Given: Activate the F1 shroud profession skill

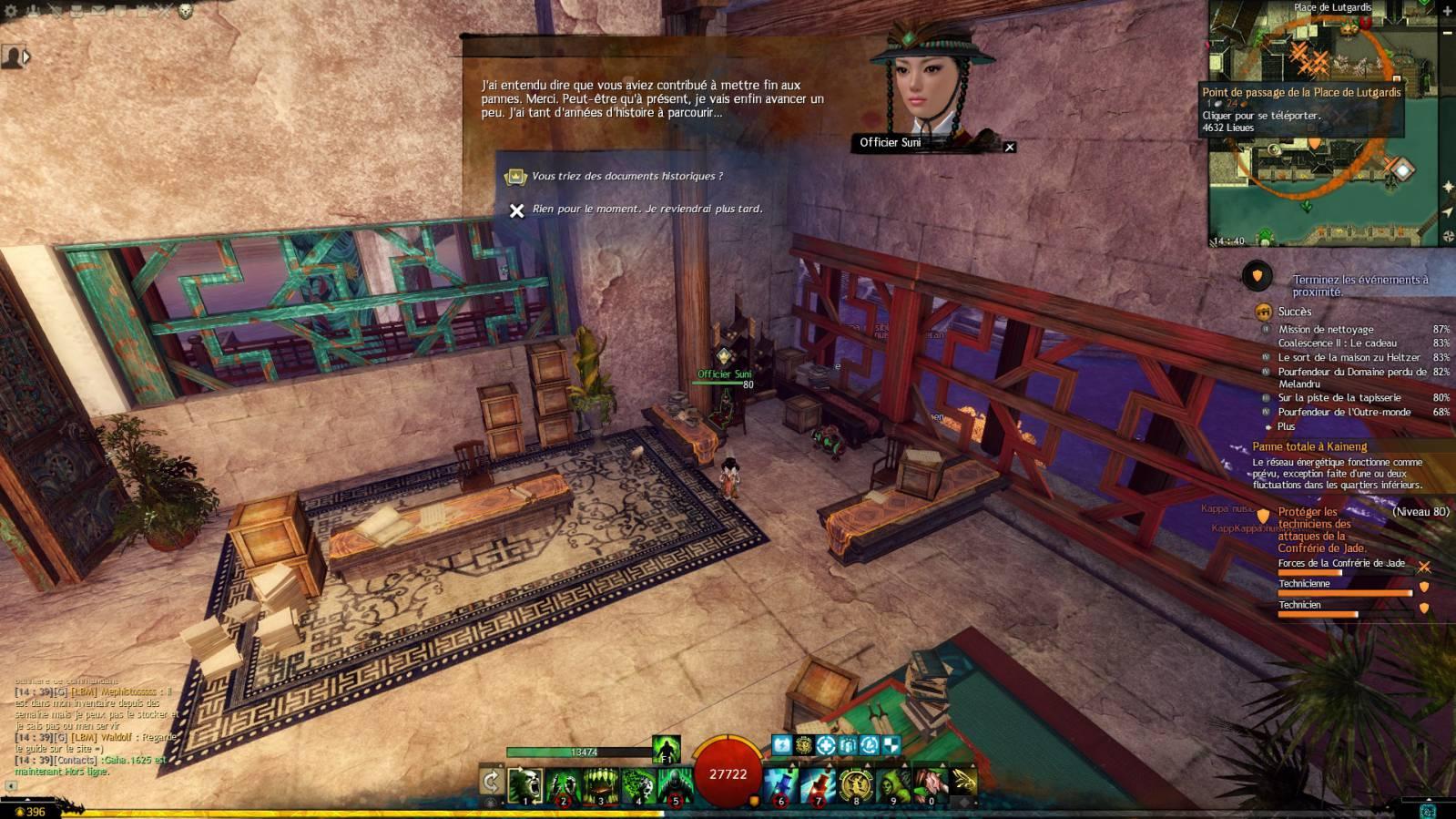Looking at the screenshot, I should [x=666, y=749].
